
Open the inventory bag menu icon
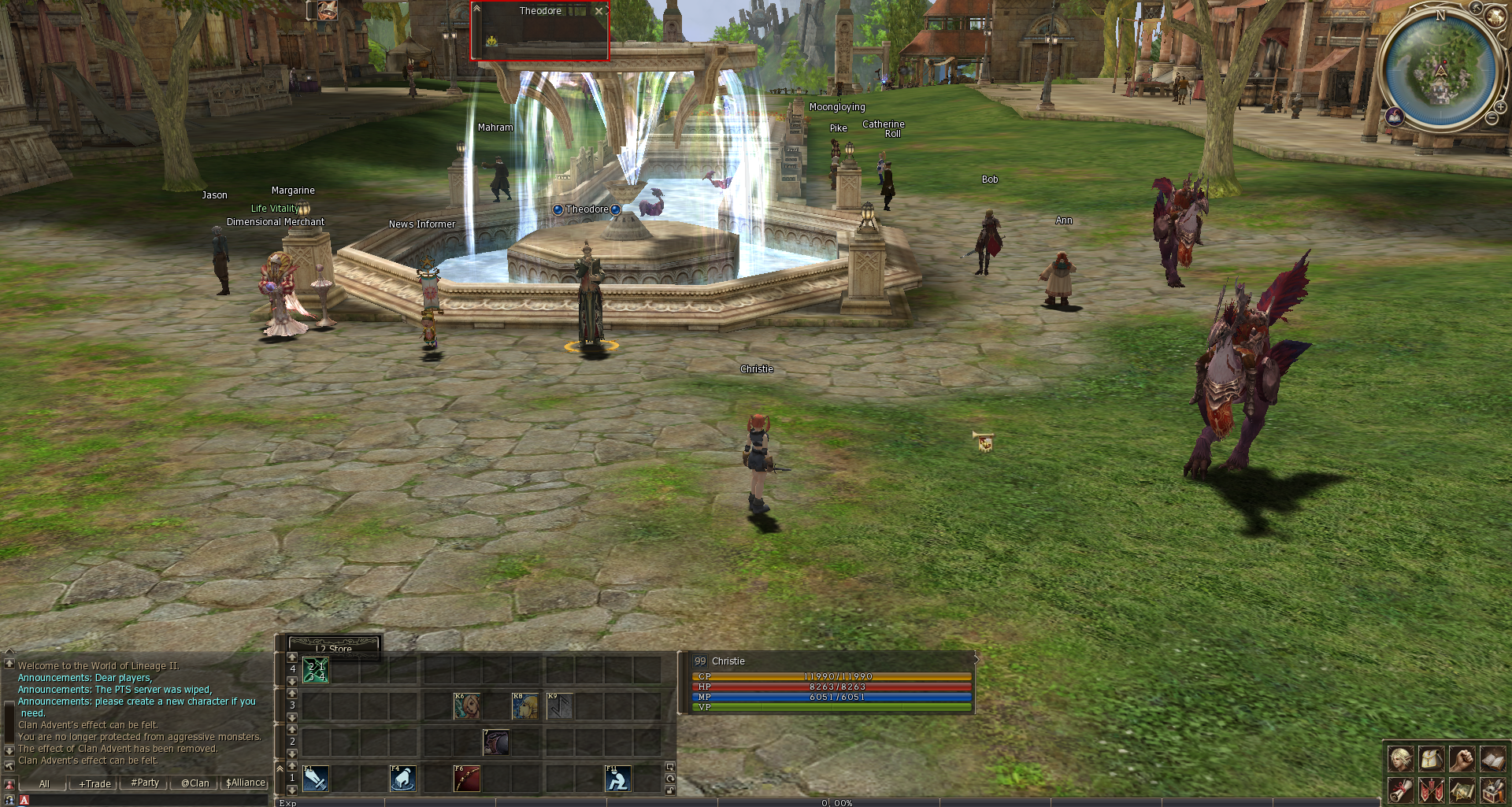pyautogui.click(x=1432, y=759)
